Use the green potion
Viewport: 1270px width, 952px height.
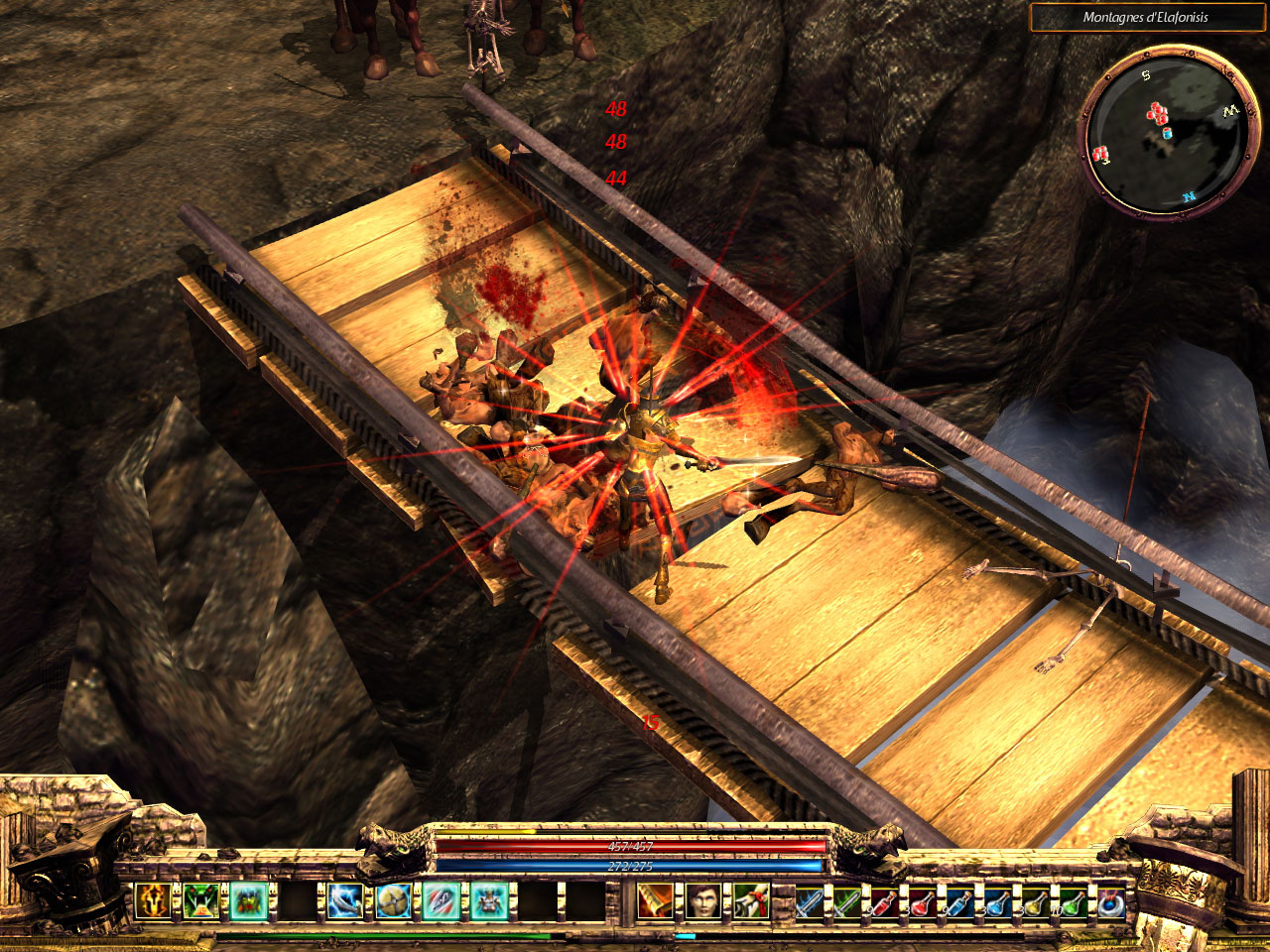coord(1071,902)
